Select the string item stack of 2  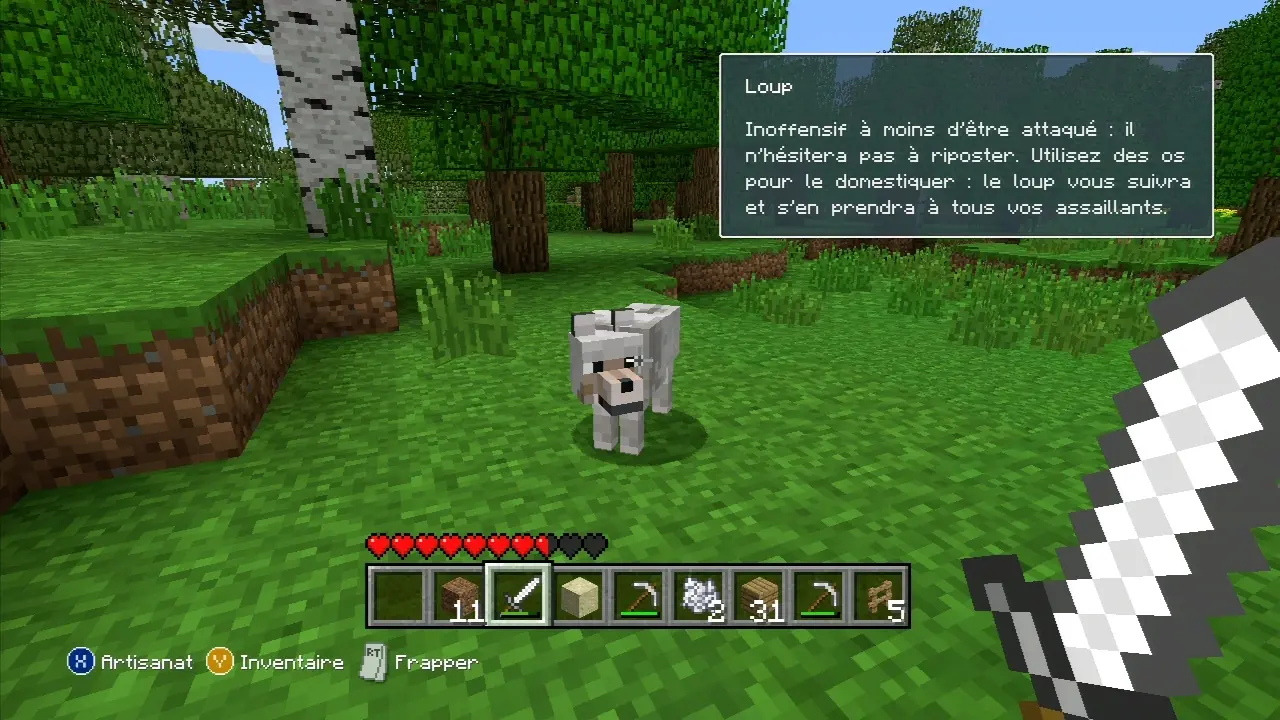point(698,595)
